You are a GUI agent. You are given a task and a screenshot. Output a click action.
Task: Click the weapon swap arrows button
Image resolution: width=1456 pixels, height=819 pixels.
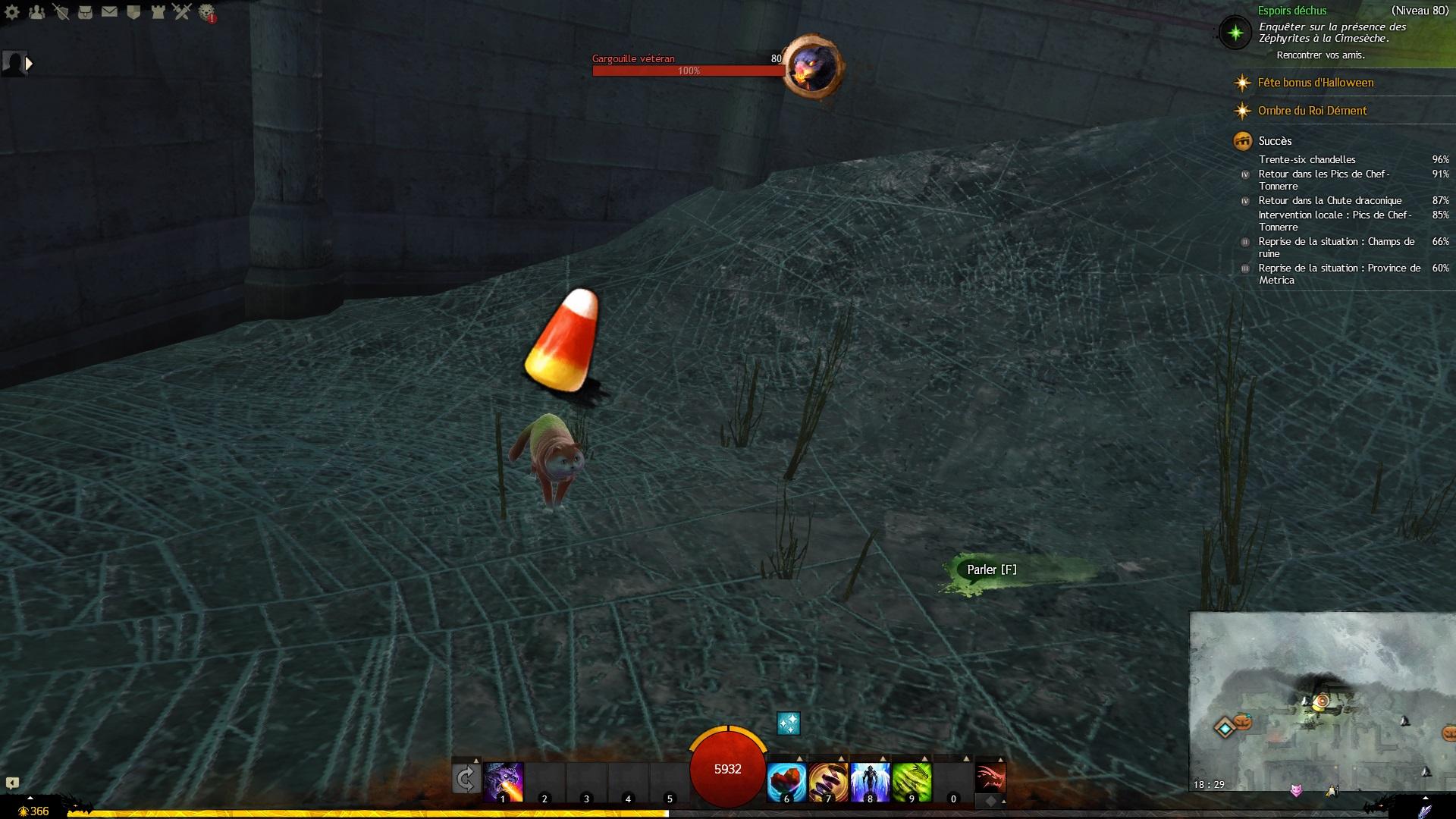[466, 779]
